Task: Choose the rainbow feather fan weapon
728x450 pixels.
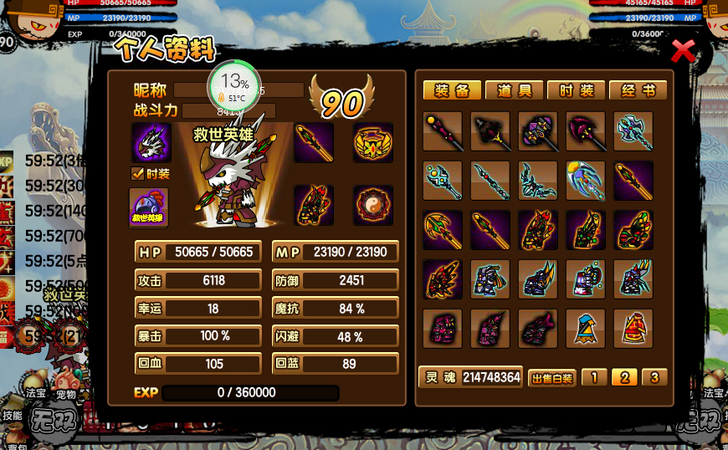Action: [x=586, y=180]
